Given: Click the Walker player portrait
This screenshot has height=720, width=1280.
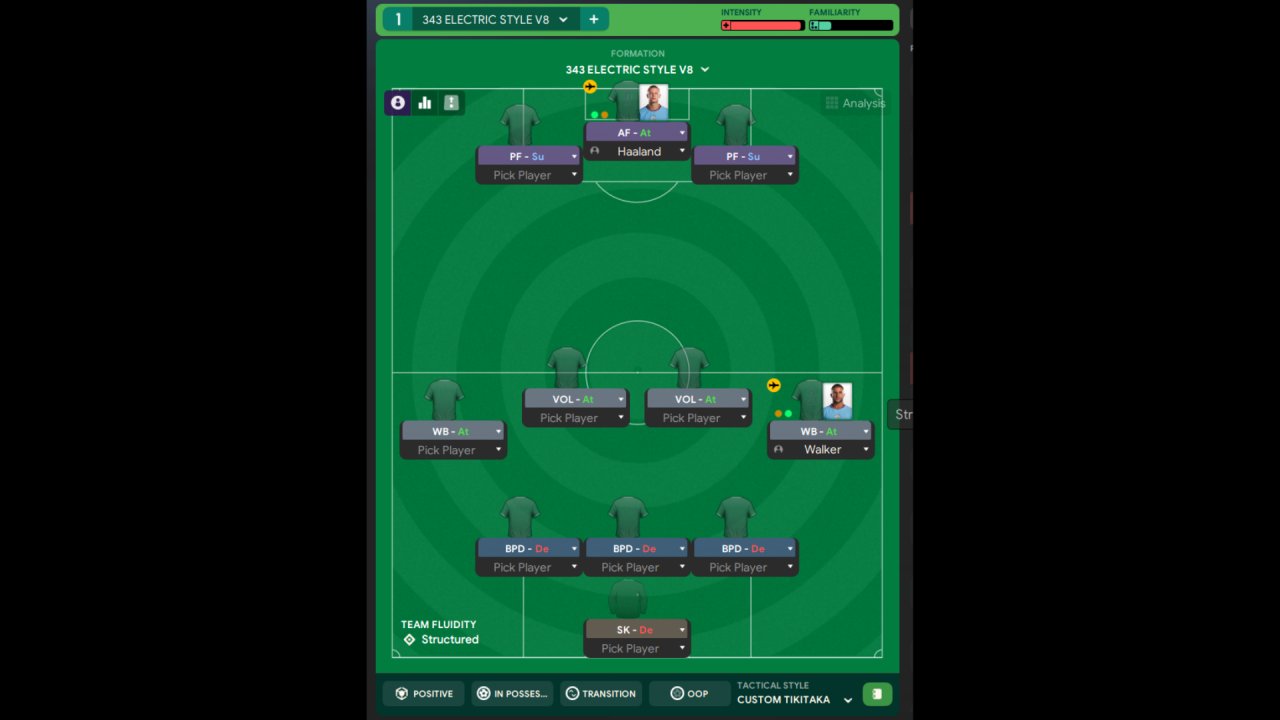Looking at the screenshot, I should (x=837, y=400).
